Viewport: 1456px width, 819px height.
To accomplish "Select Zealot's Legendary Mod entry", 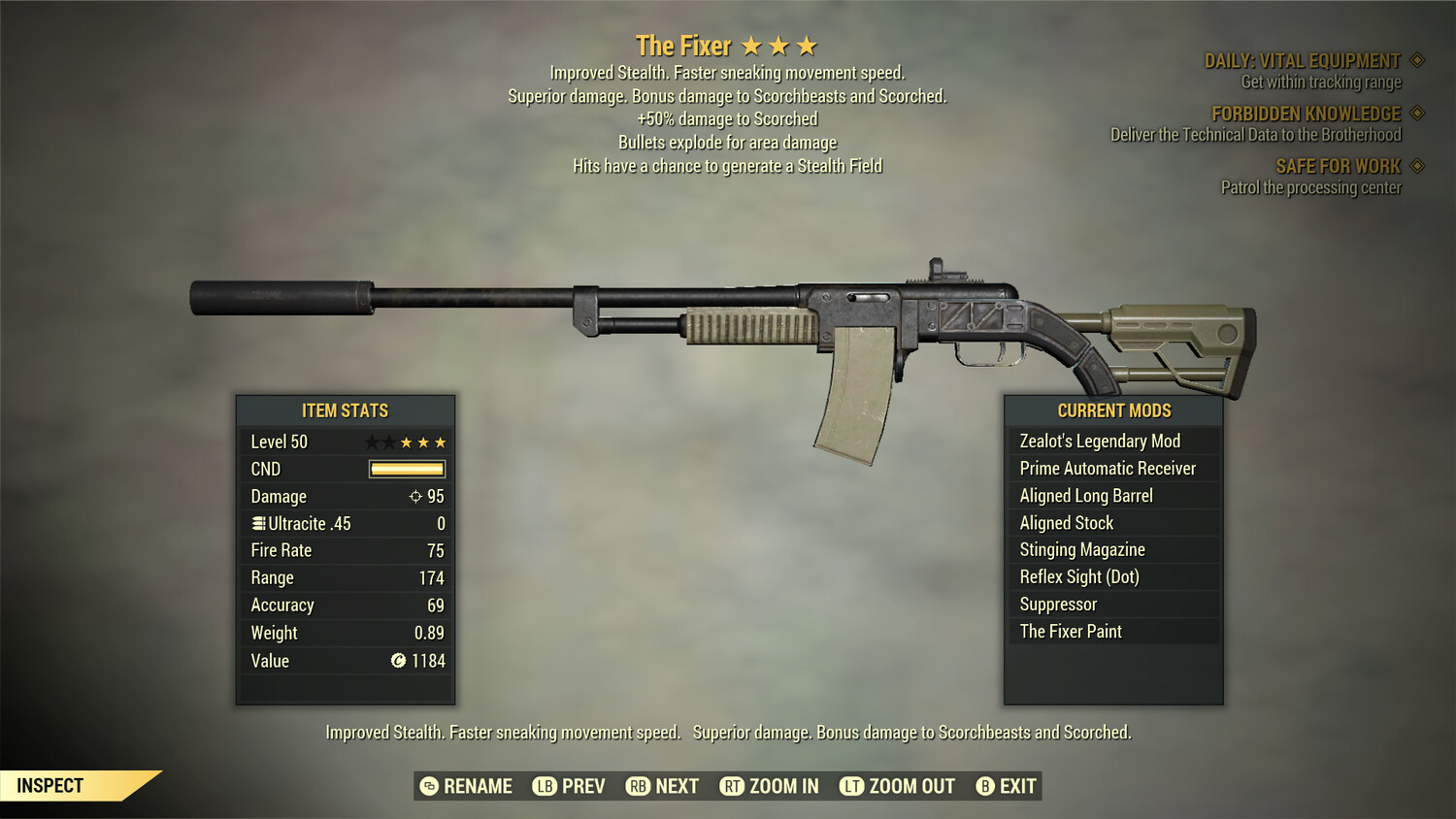I will [1099, 441].
